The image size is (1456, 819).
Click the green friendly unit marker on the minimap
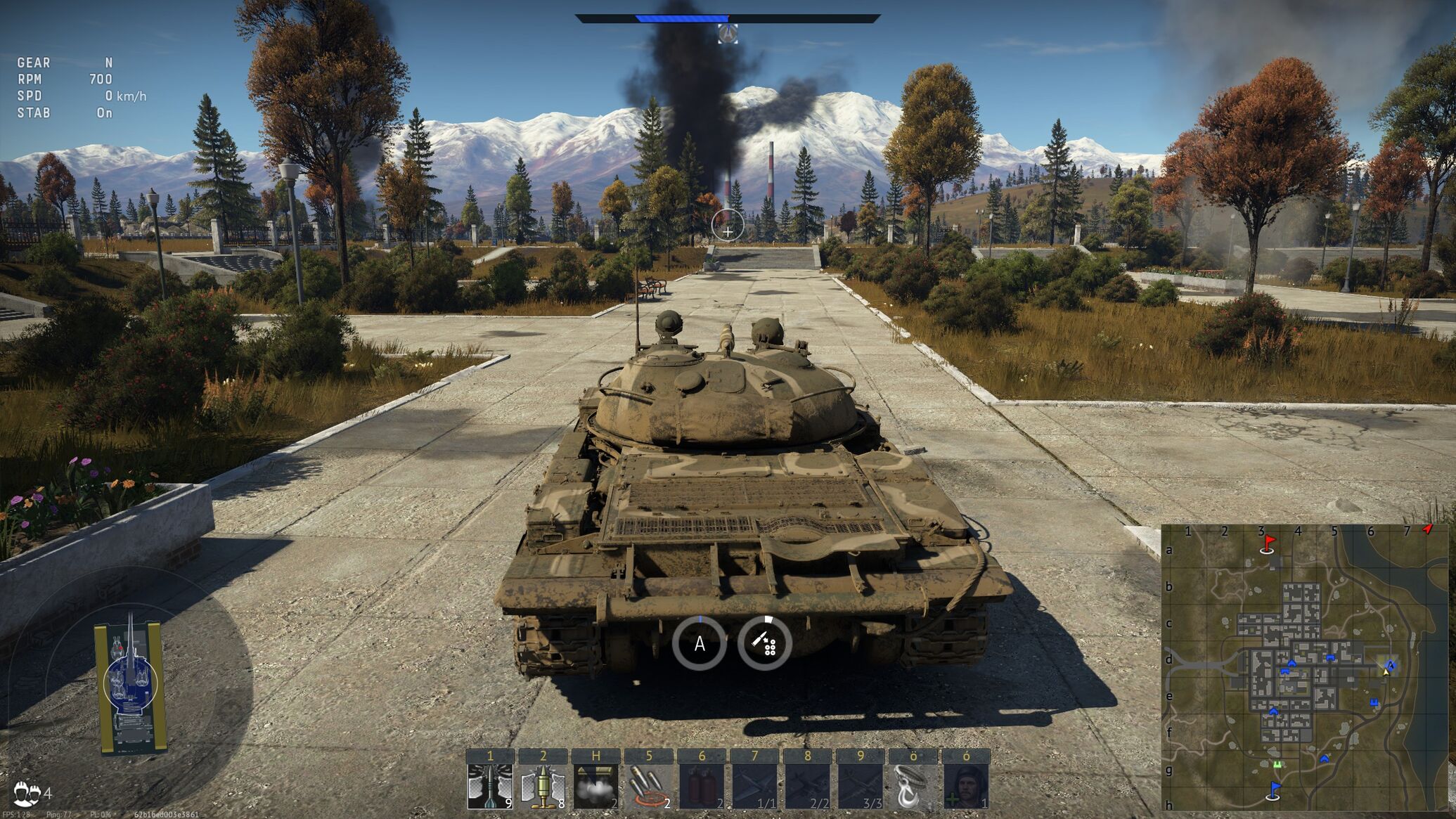pos(1277,764)
